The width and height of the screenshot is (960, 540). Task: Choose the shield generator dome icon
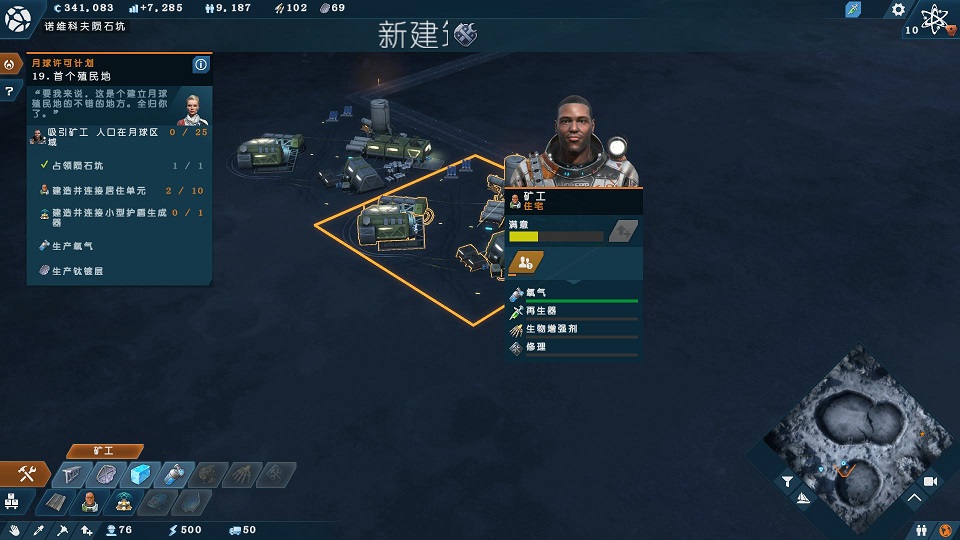tap(124, 501)
